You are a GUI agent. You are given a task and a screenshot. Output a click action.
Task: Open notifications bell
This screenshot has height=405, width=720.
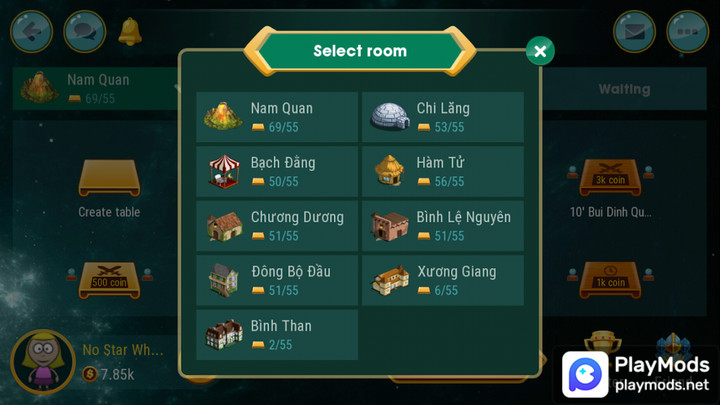pos(130,31)
